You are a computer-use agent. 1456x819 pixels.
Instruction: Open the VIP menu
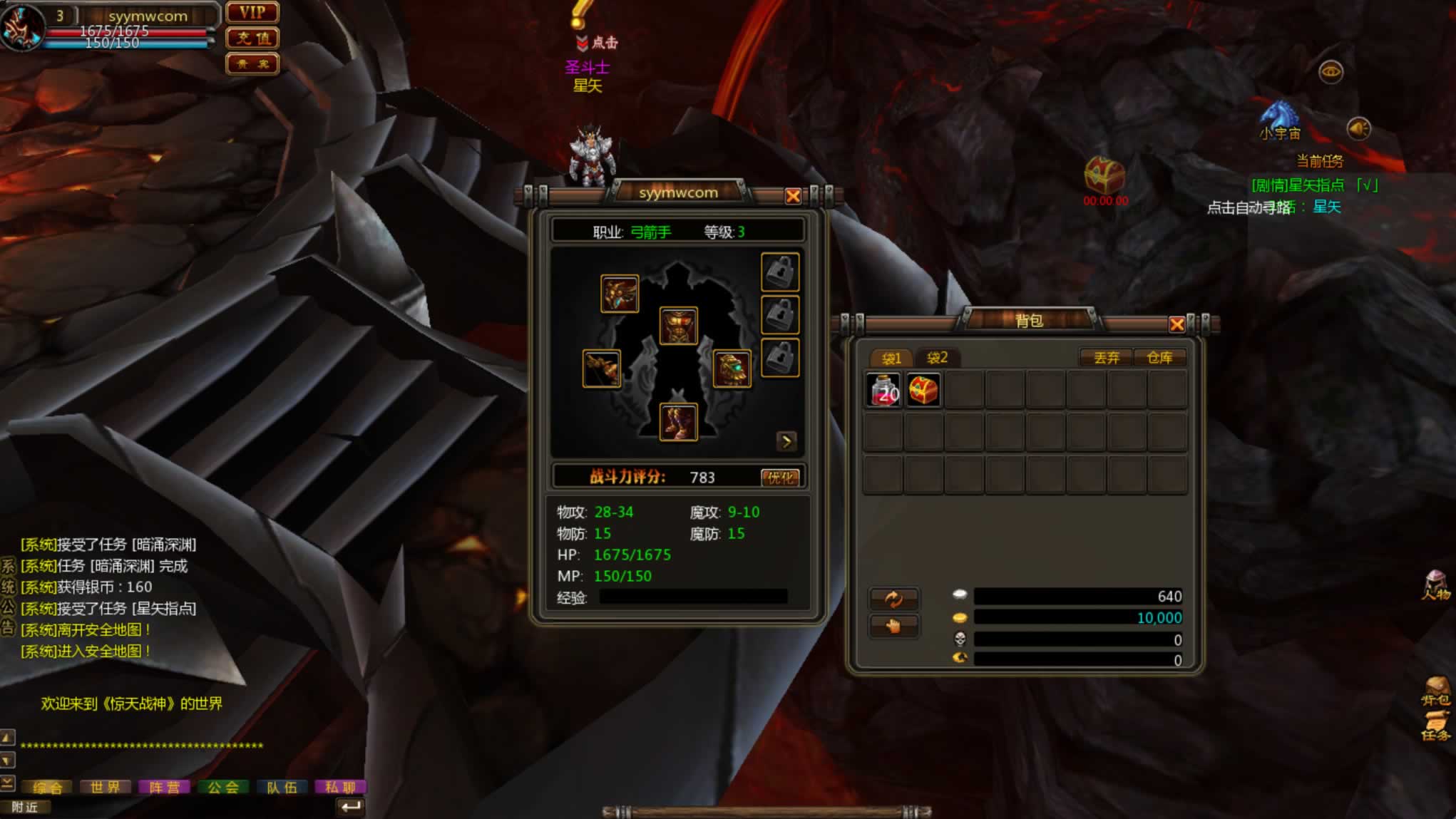pos(252,13)
